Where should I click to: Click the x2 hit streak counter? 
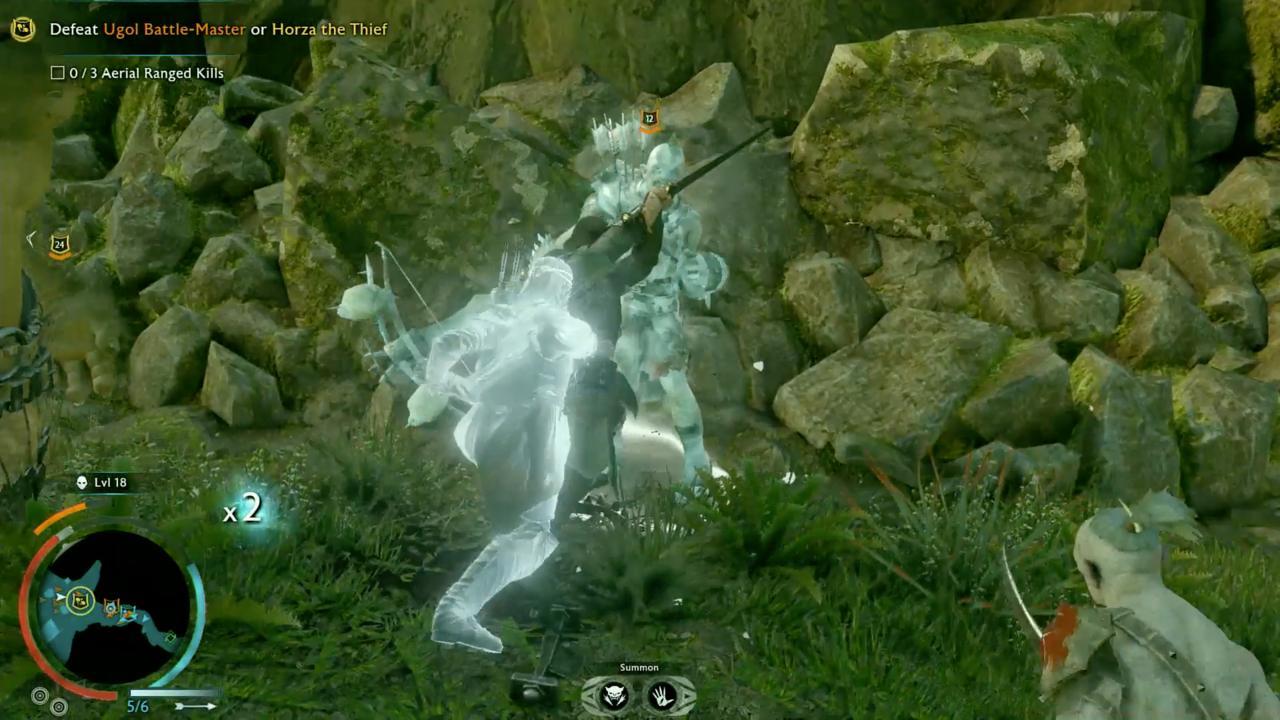click(242, 510)
